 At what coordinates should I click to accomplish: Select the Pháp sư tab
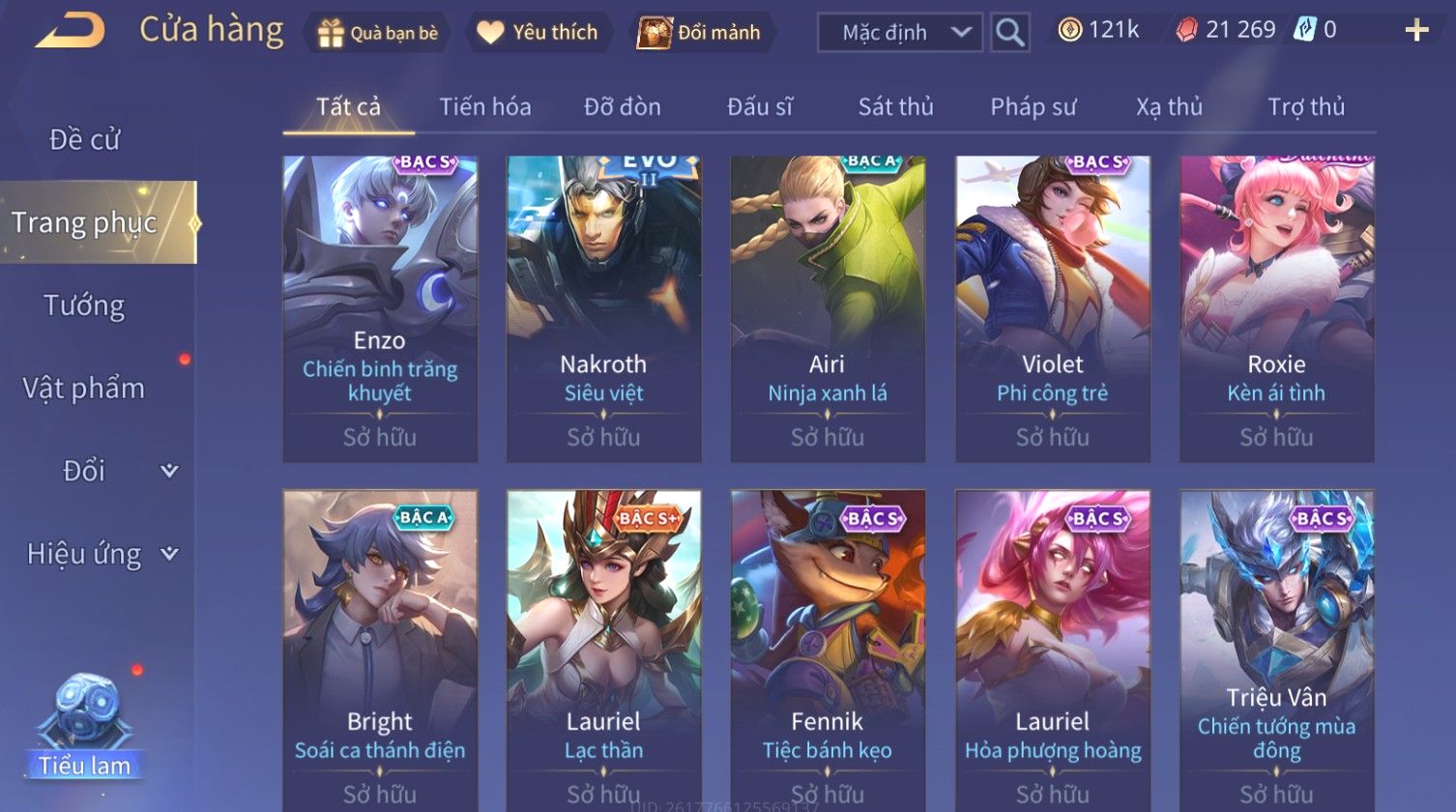(1033, 106)
